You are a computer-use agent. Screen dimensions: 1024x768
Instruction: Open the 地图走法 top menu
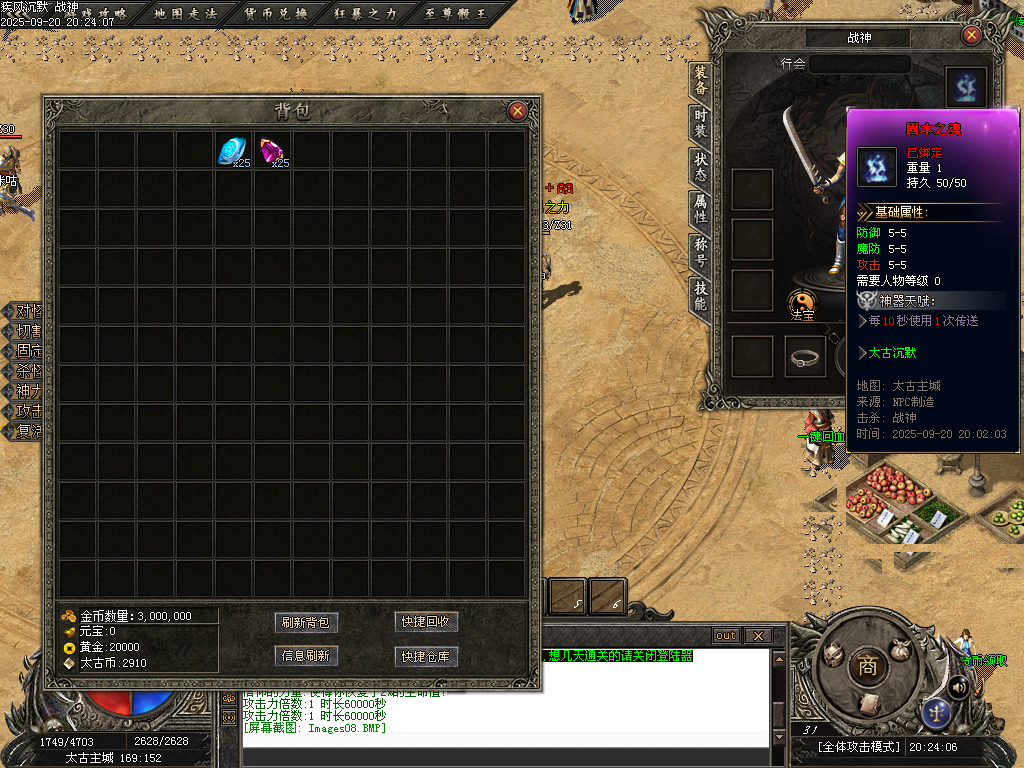coord(187,13)
